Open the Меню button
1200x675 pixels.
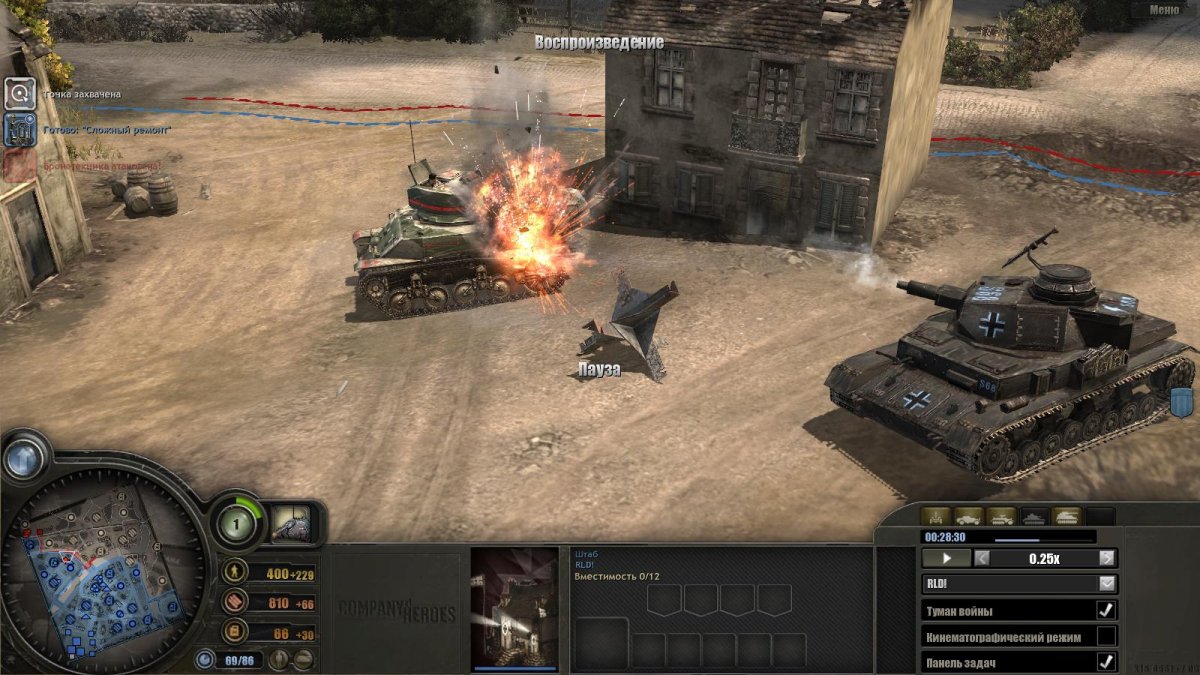click(x=1163, y=10)
